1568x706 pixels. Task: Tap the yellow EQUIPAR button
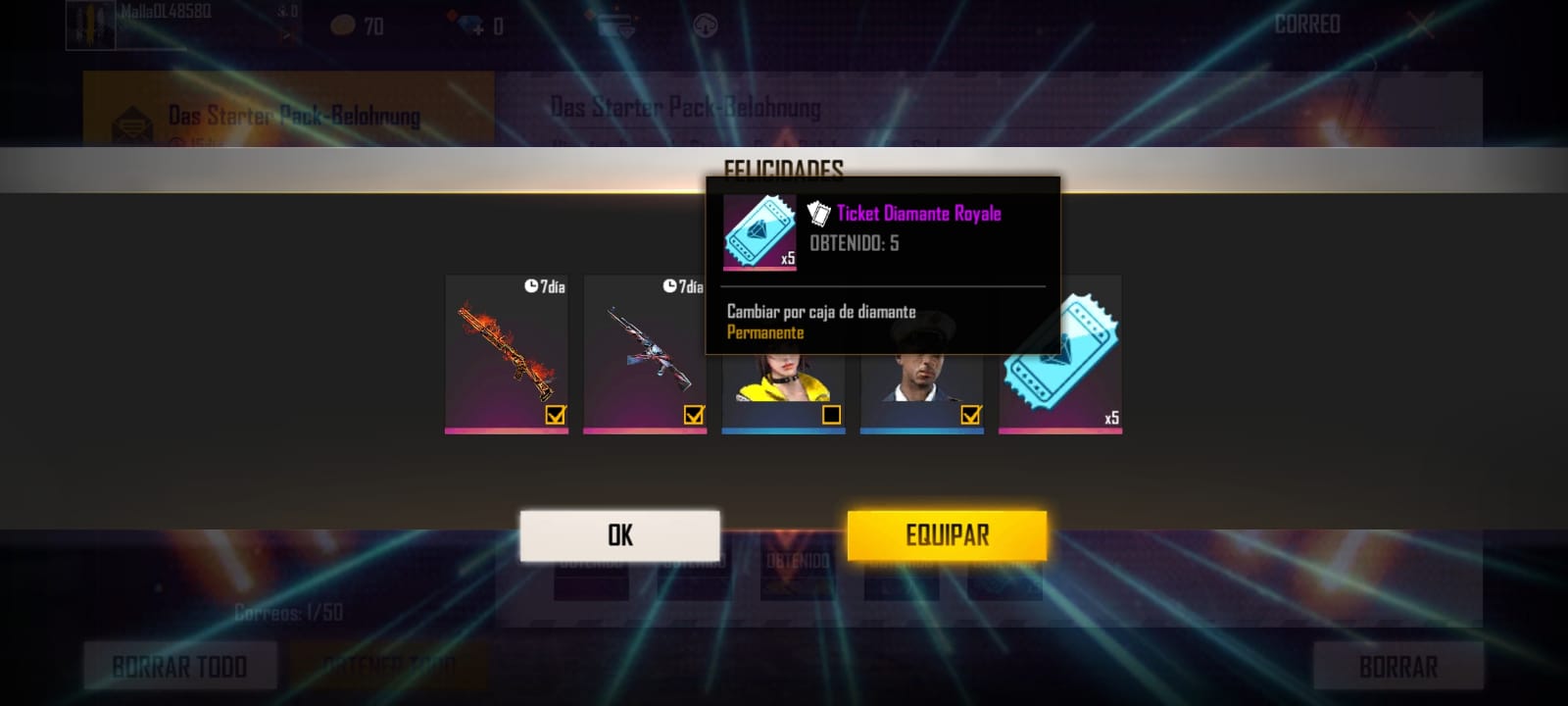pos(947,535)
